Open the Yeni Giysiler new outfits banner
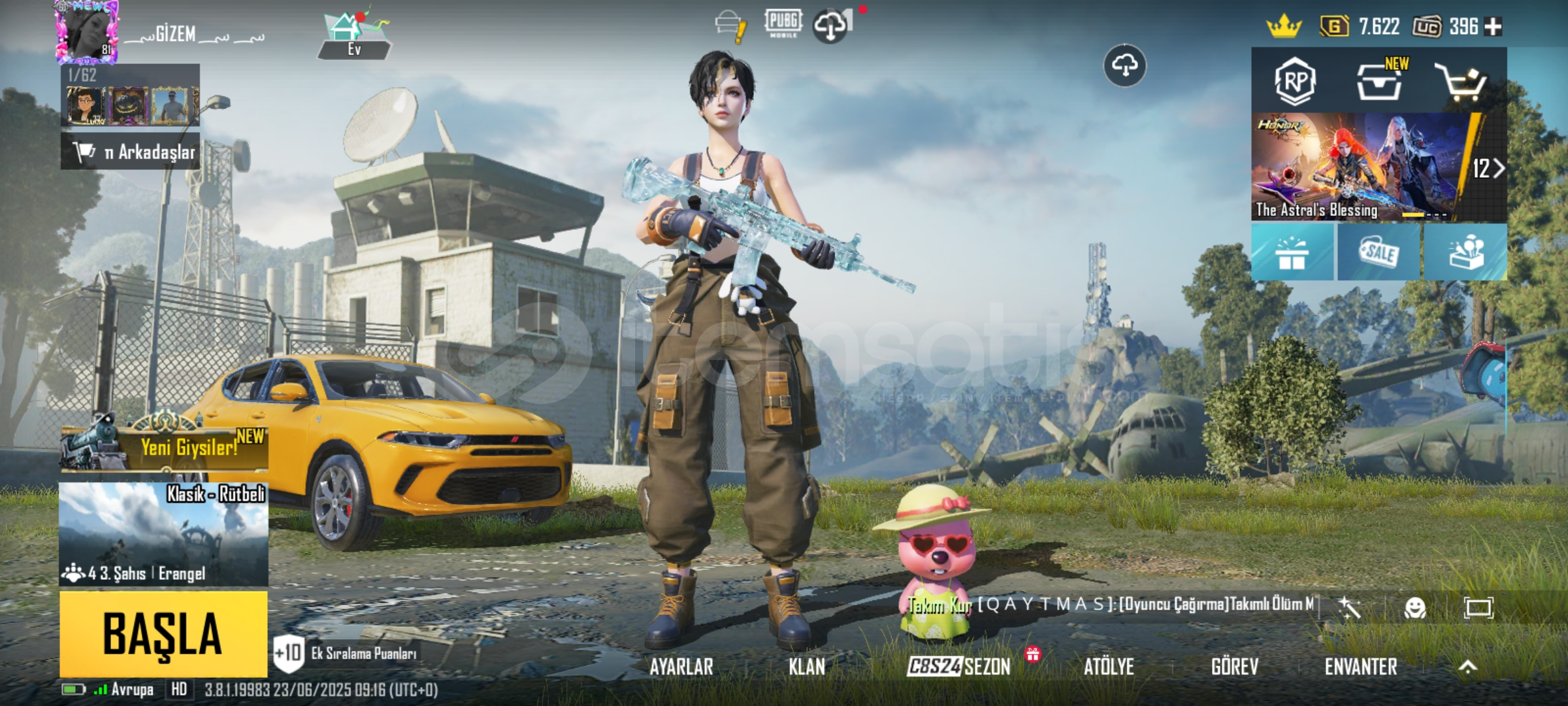The width and height of the screenshot is (1568, 706). click(x=165, y=447)
